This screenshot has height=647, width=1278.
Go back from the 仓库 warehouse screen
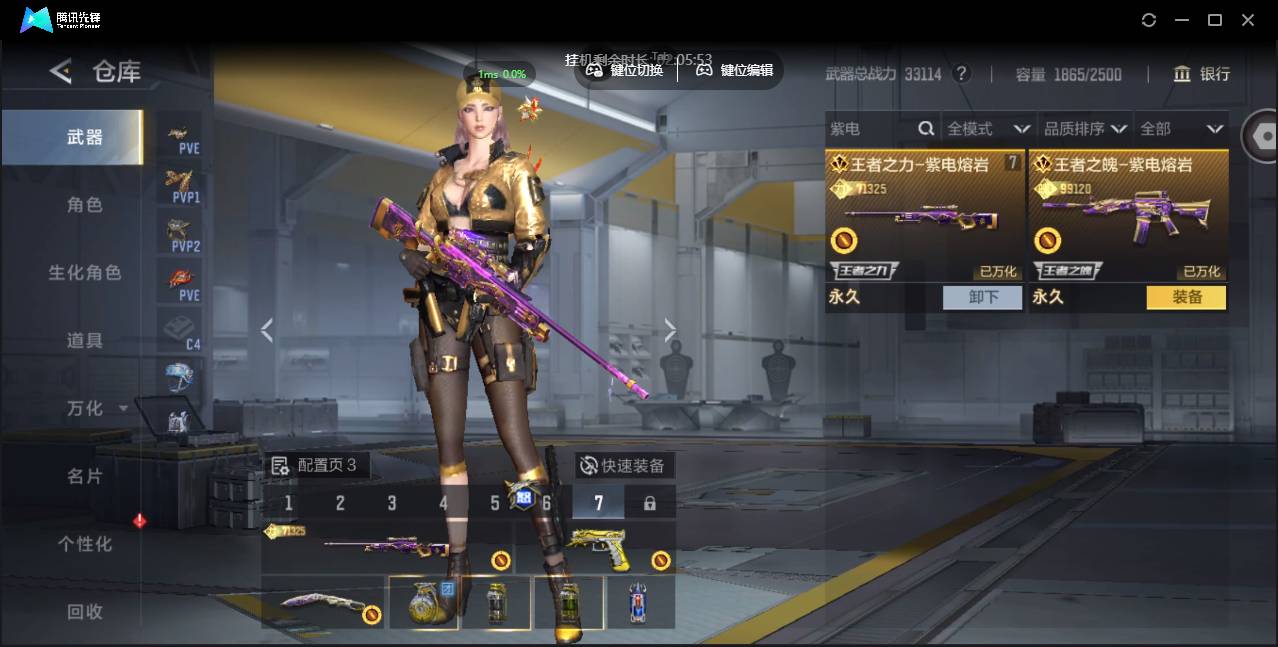click(62, 71)
